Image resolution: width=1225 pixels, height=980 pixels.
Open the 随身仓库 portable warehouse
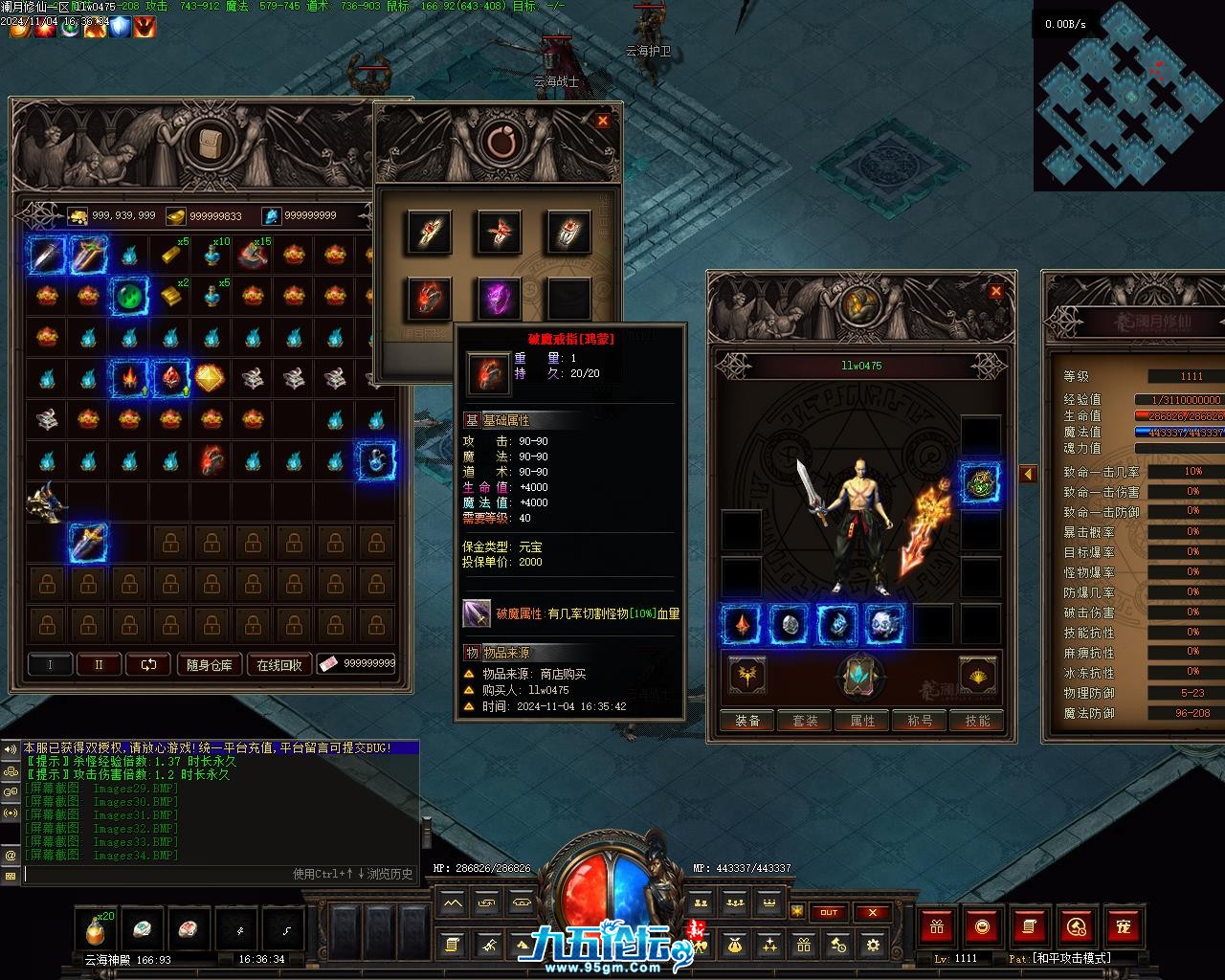pyautogui.click(x=209, y=664)
